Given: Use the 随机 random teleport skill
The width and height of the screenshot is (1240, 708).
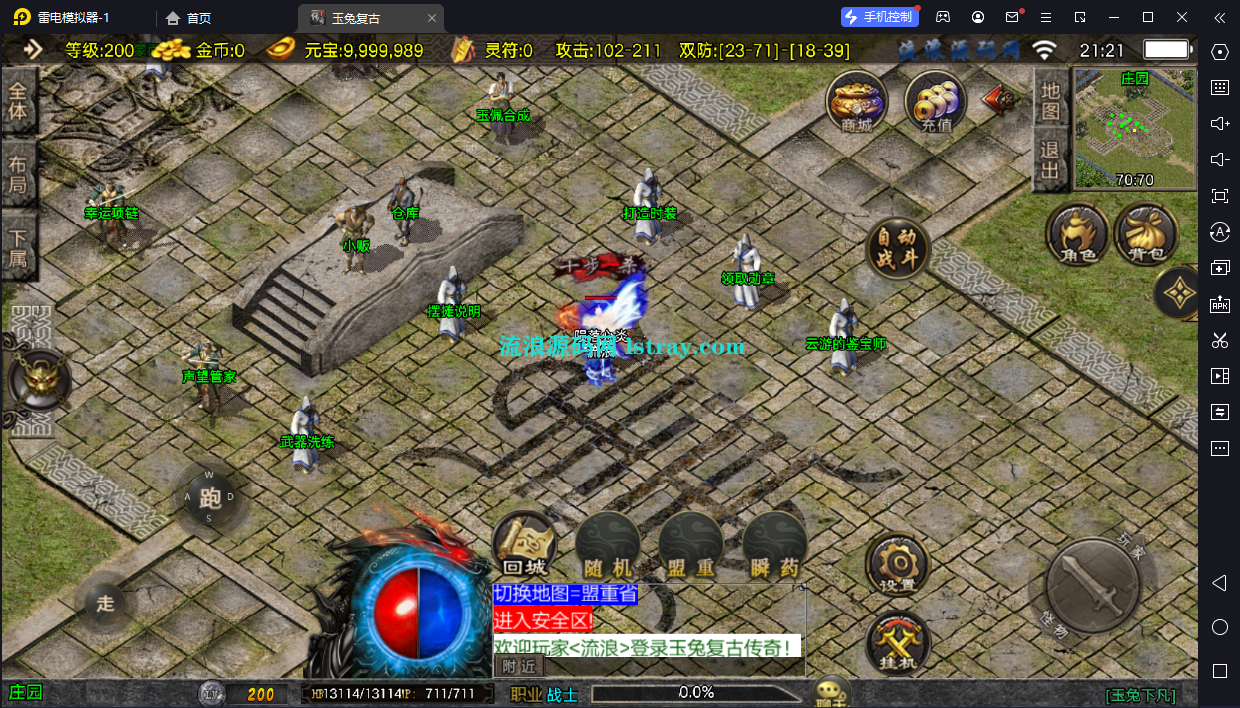Looking at the screenshot, I should (607, 546).
